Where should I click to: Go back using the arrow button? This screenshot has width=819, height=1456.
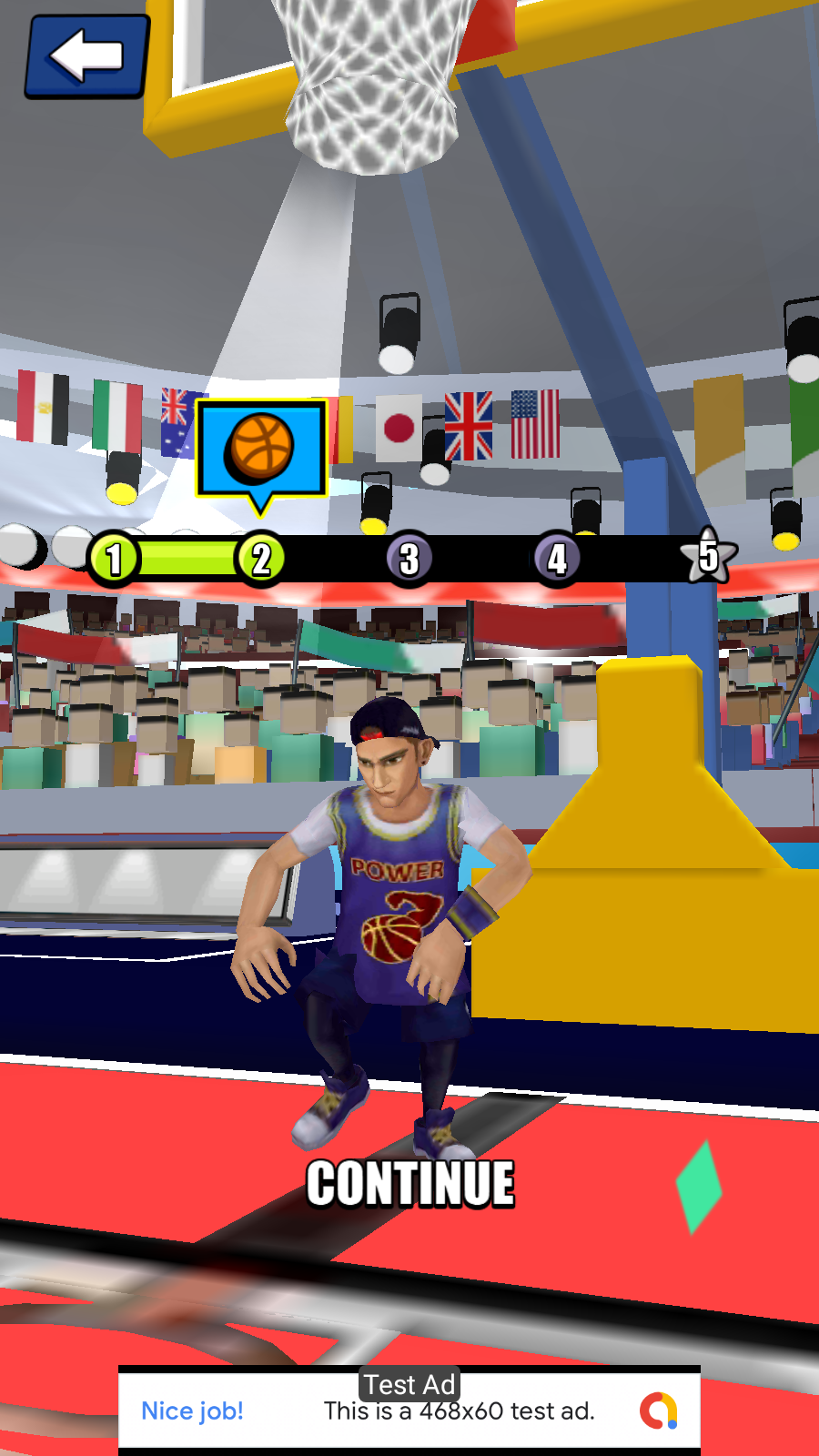tap(86, 56)
